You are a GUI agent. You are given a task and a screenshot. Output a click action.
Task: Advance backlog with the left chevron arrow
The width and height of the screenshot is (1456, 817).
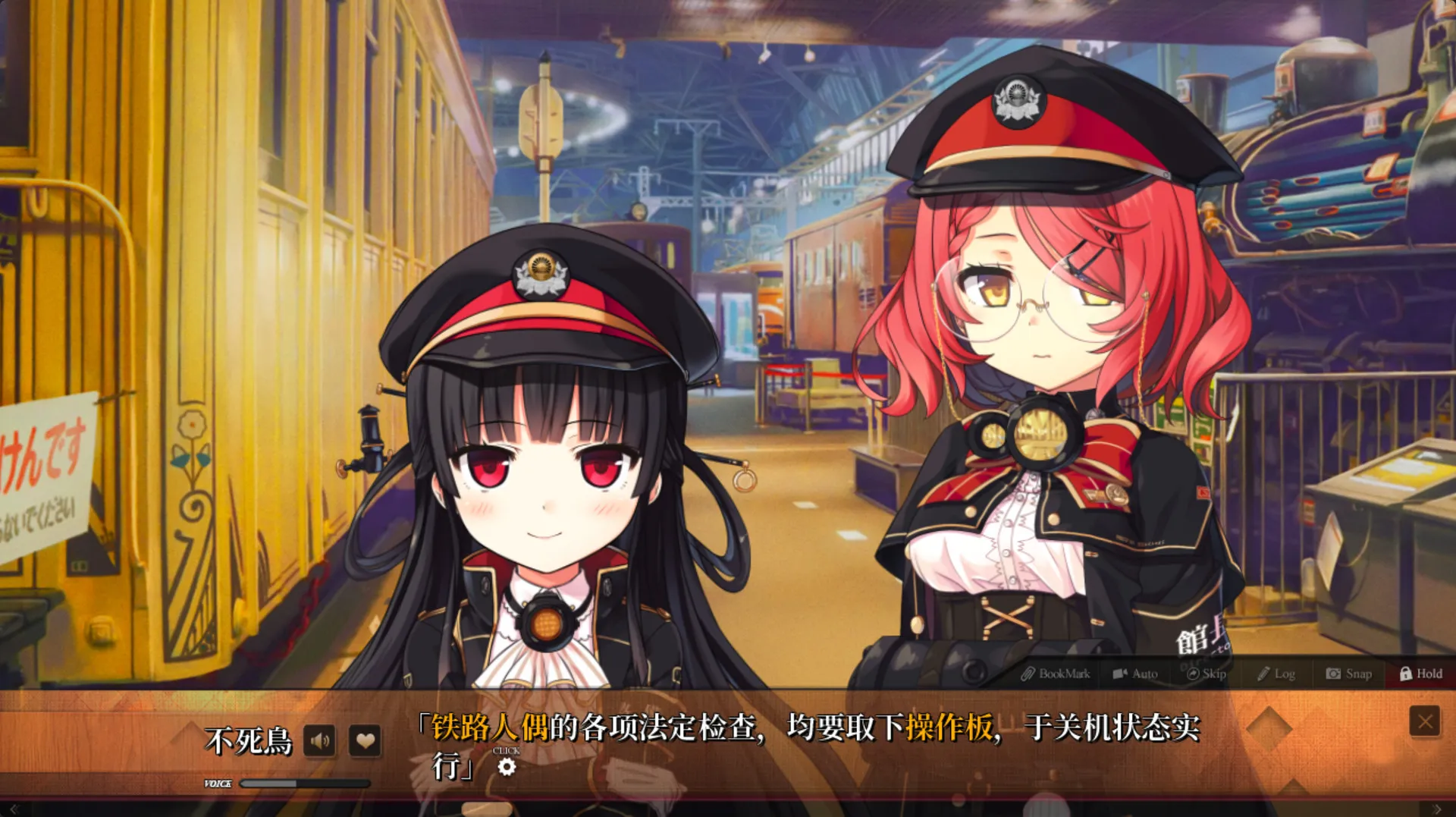click(14, 809)
